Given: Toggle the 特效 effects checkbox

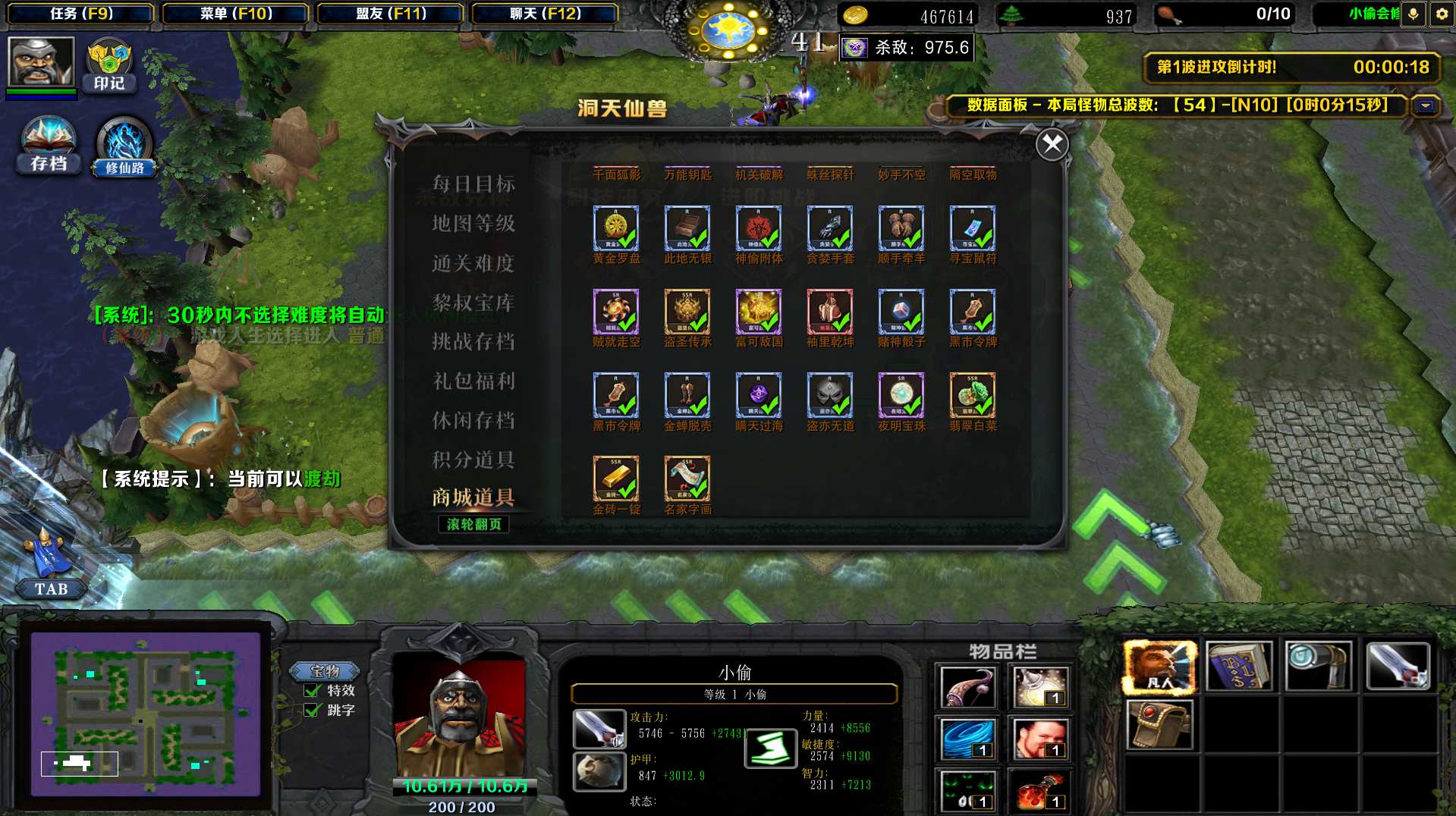Looking at the screenshot, I should (x=313, y=691).
